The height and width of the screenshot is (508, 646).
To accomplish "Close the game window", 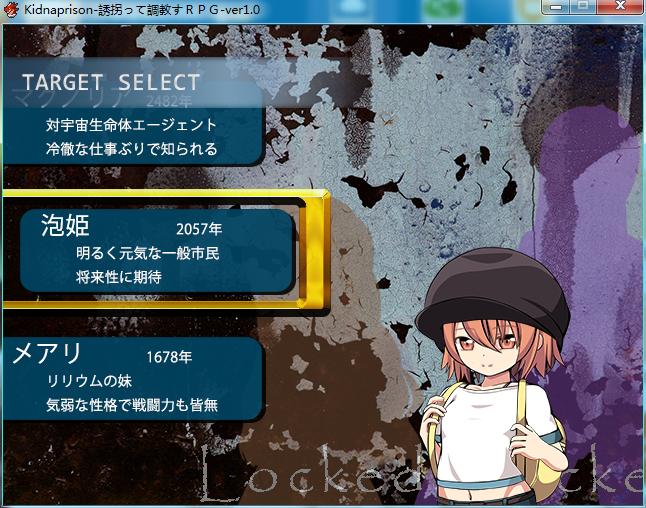I will [619, 8].
